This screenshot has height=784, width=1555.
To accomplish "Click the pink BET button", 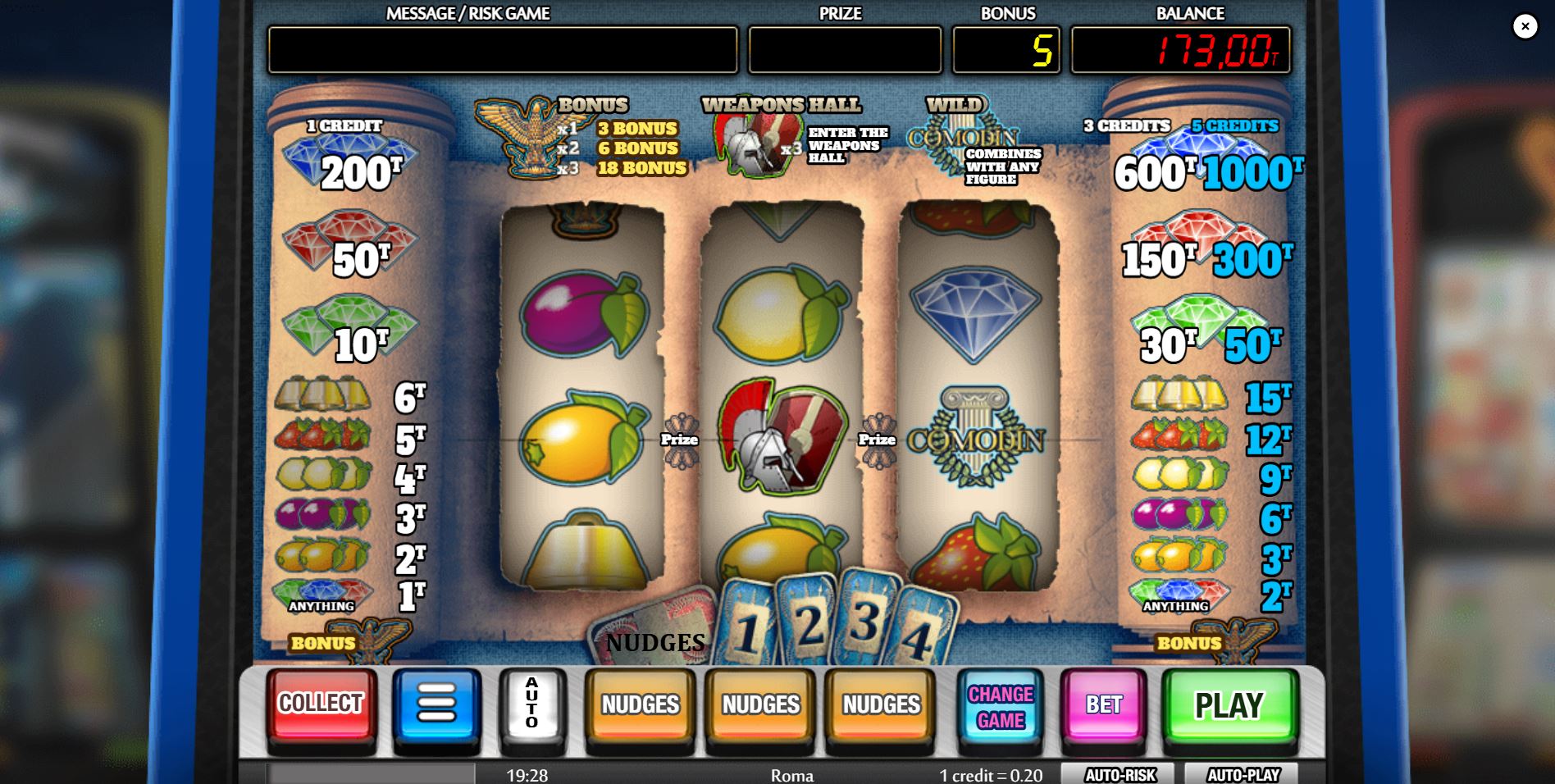I will tap(1104, 704).
